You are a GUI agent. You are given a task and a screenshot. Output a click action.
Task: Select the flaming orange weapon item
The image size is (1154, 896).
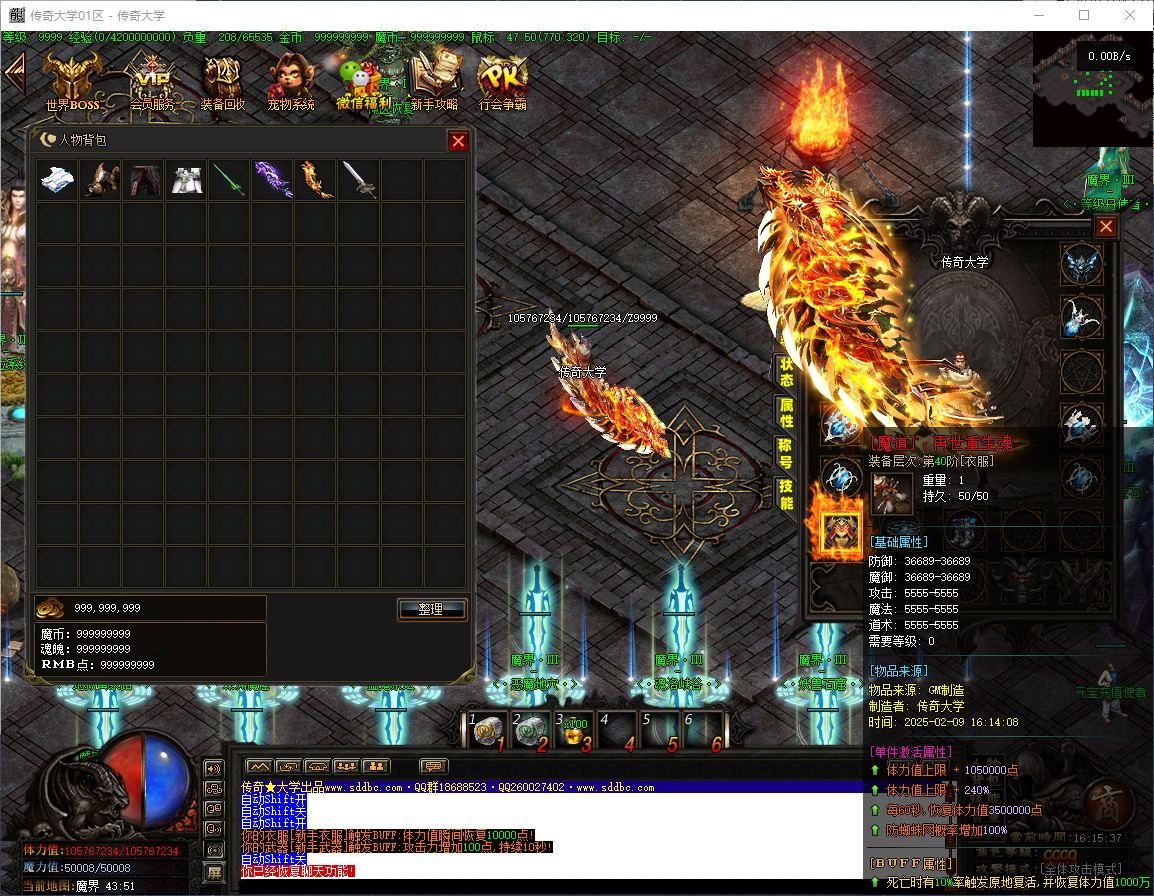coord(315,181)
